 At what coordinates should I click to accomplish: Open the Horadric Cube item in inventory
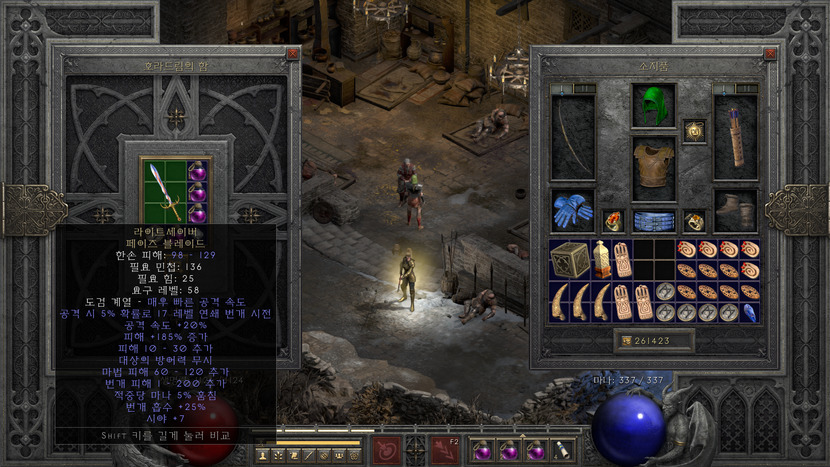tap(571, 259)
